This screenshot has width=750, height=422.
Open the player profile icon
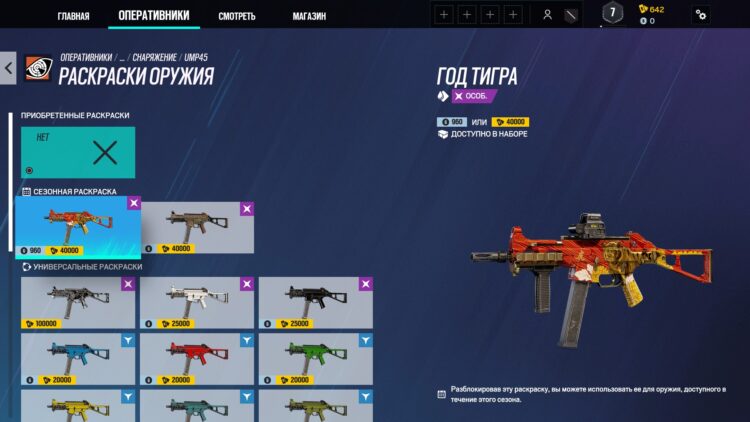pos(547,14)
